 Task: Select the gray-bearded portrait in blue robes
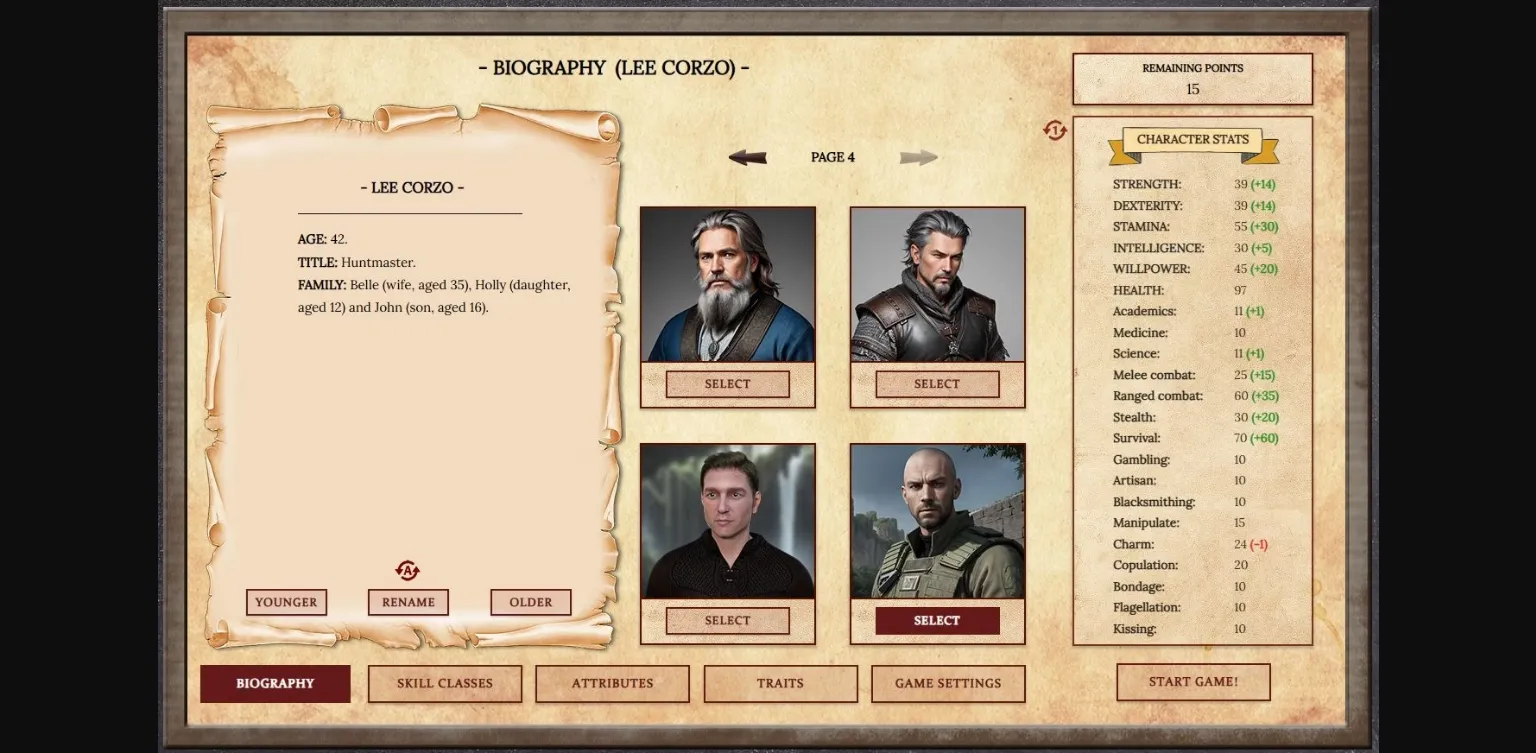pos(727,383)
